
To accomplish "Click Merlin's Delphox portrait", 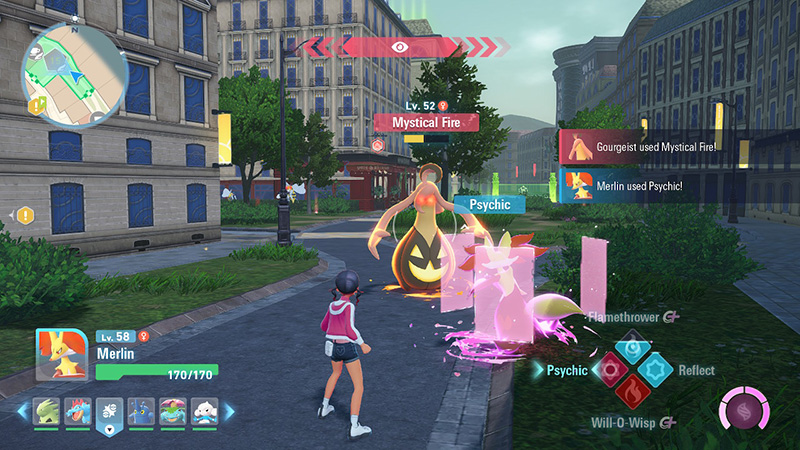I will pos(62,354).
